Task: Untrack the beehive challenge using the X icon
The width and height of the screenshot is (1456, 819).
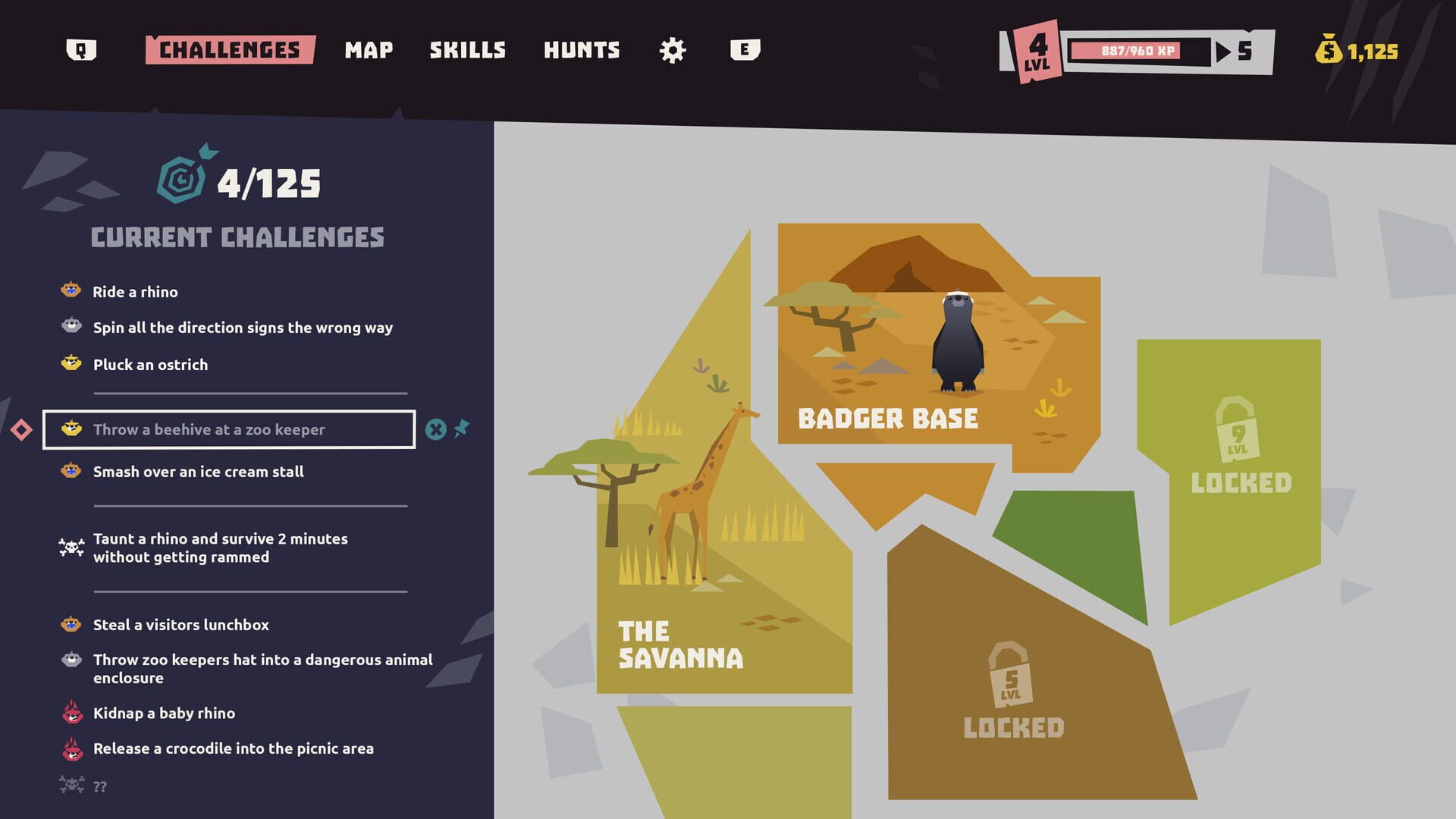Action: coord(435,428)
